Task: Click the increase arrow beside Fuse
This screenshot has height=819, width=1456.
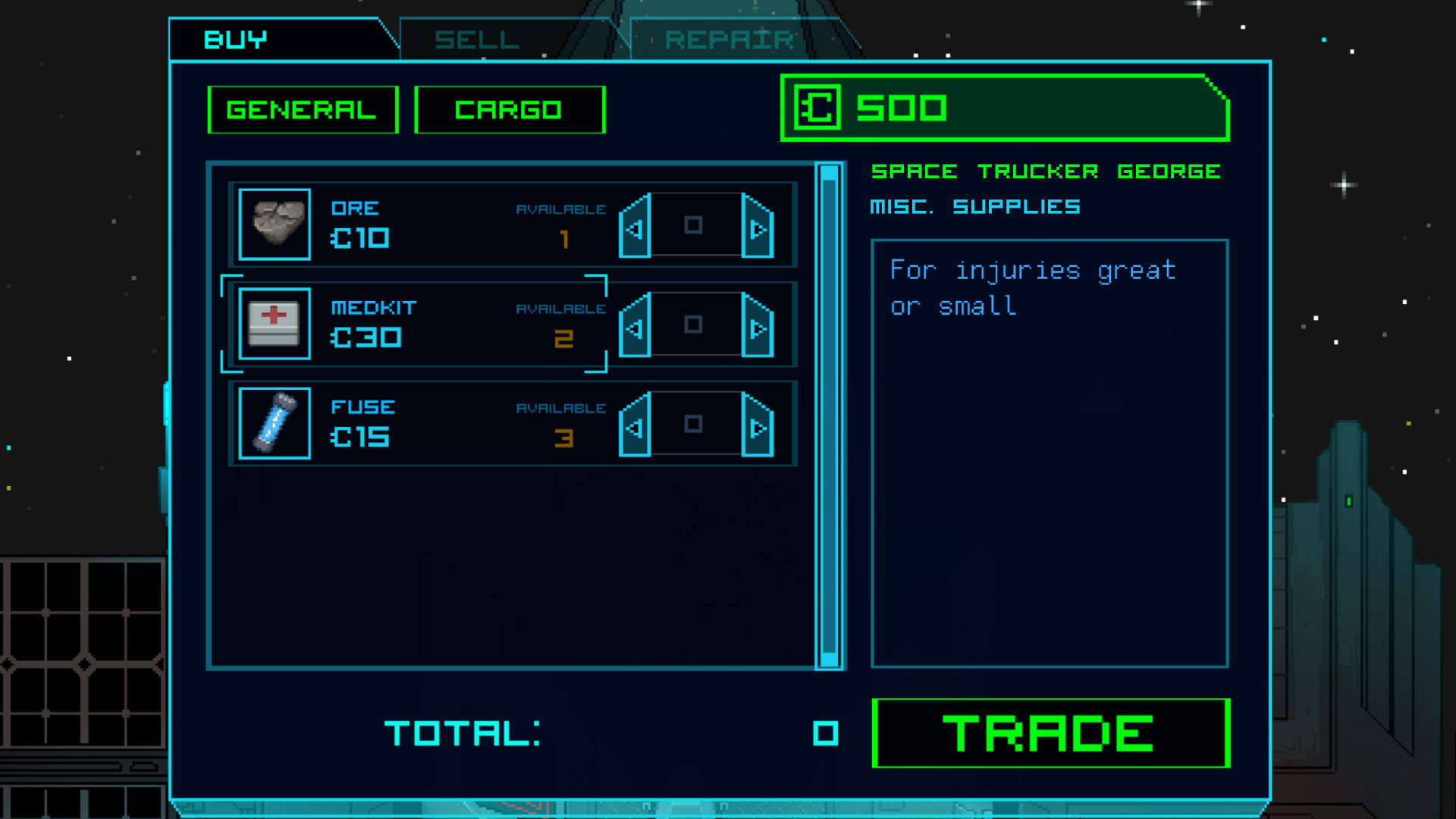Action: point(758,426)
